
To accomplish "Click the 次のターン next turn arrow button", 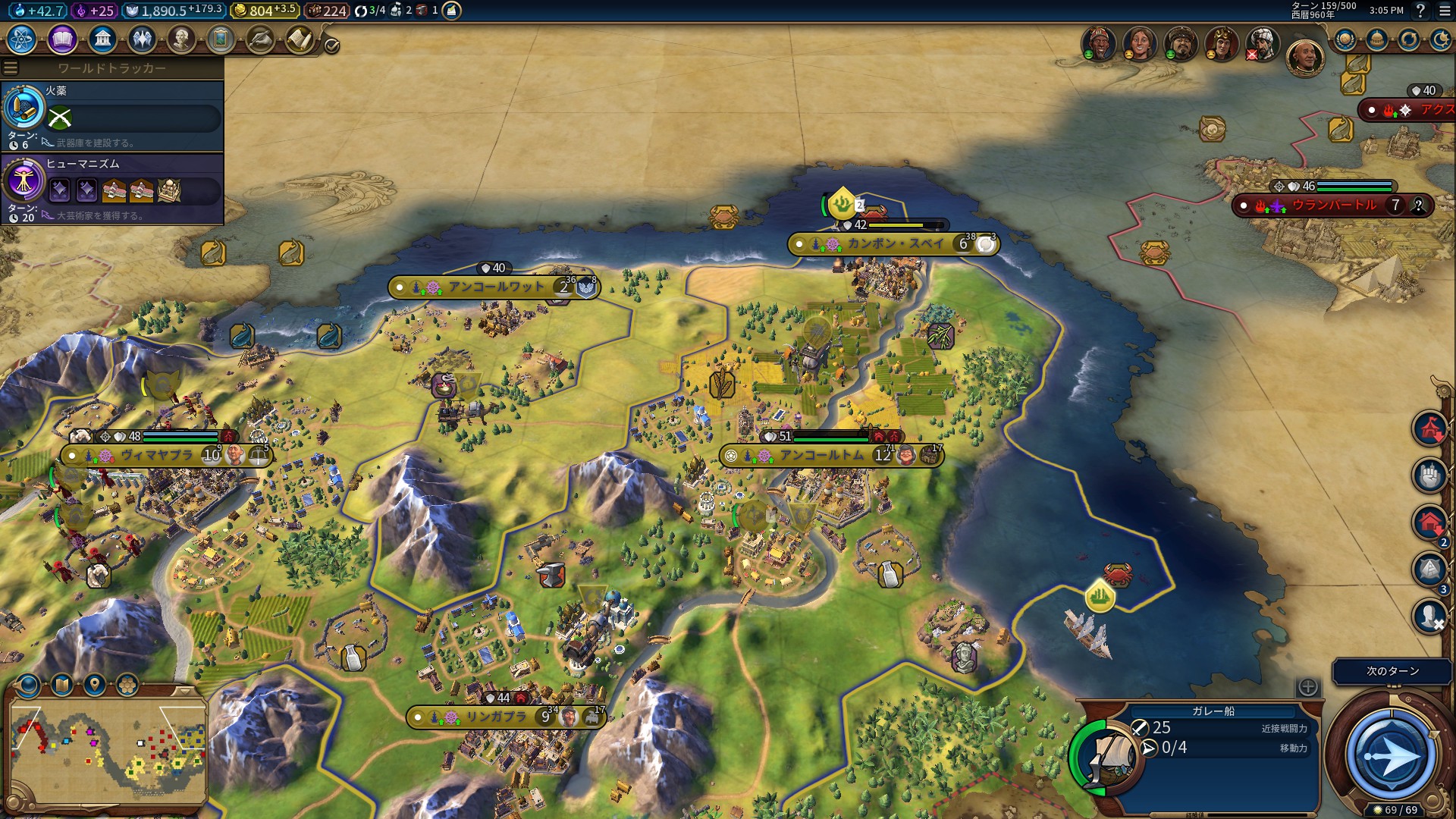I will (x=1392, y=755).
